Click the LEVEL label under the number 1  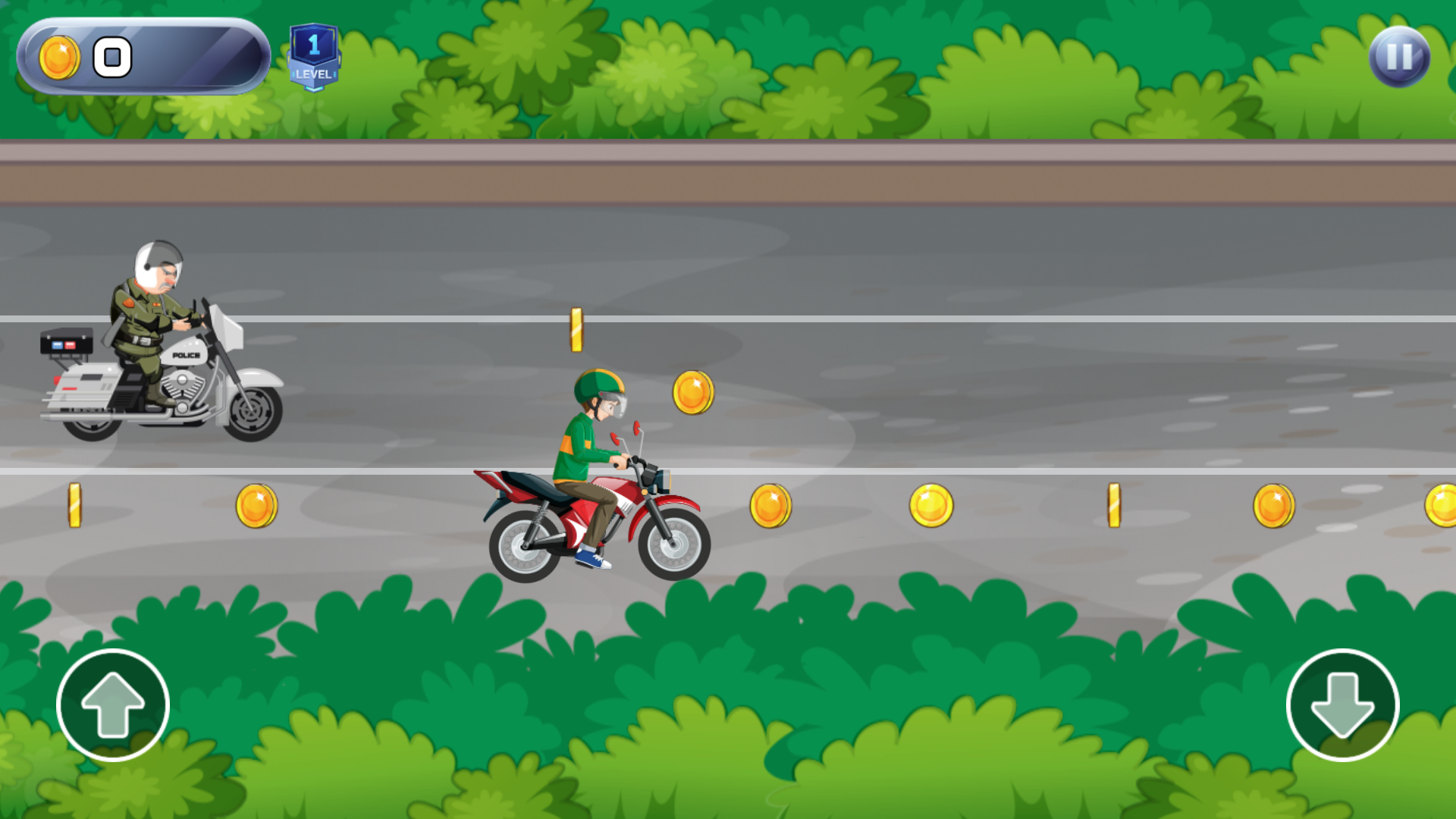coord(313,75)
